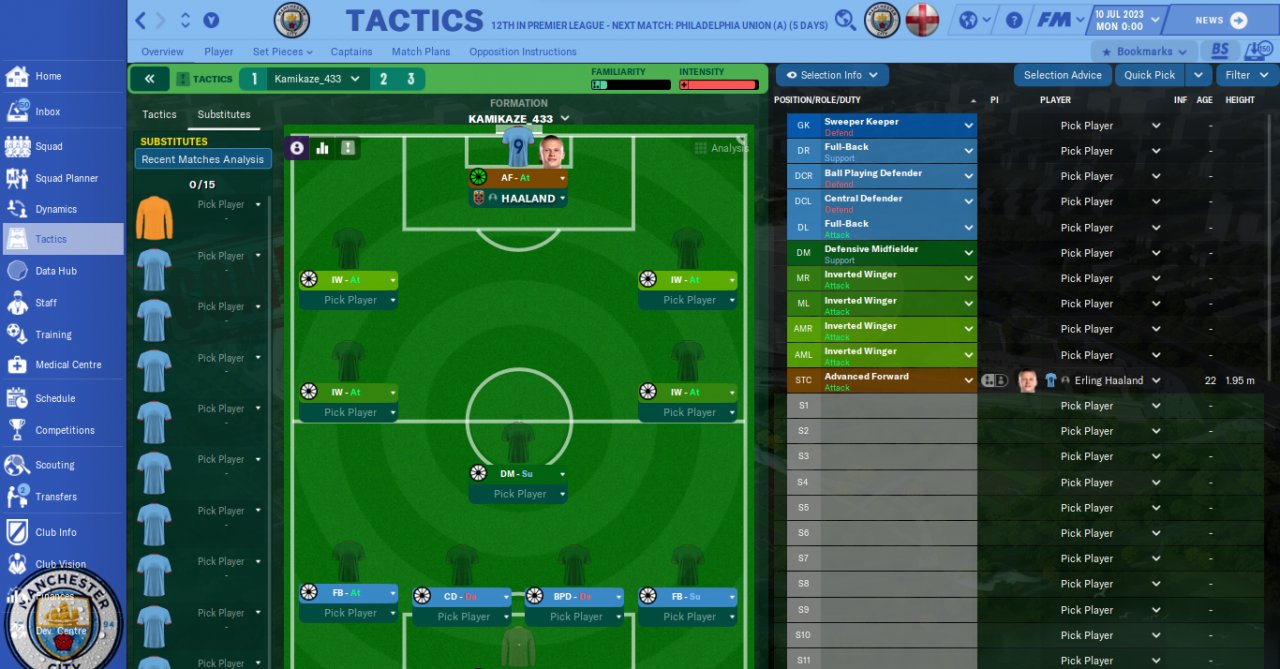Use the Quick Pick button
This screenshot has width=1280, height=669.
click(x=1149, y=75)
